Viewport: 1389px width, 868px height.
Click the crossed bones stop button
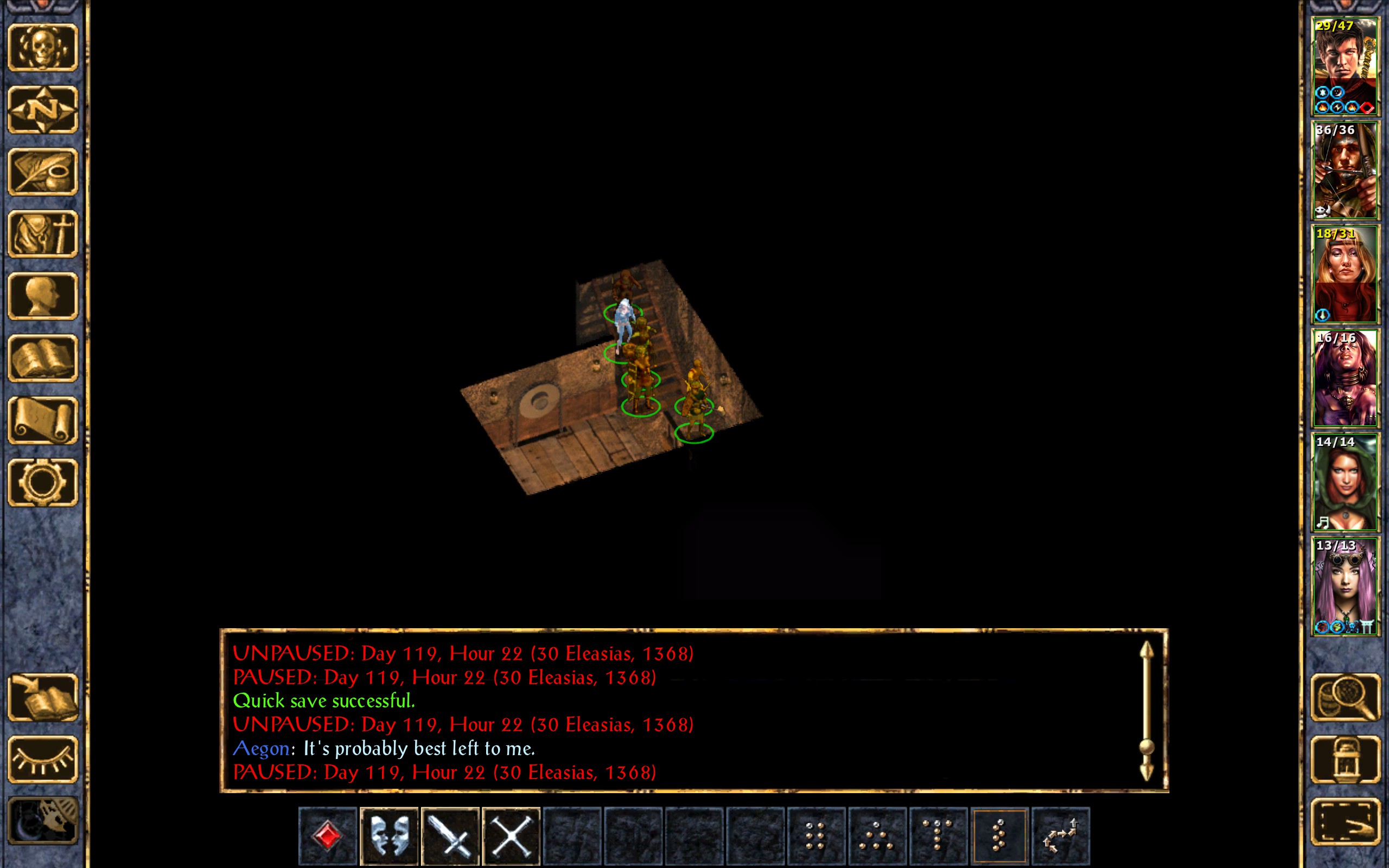point(512,835)
